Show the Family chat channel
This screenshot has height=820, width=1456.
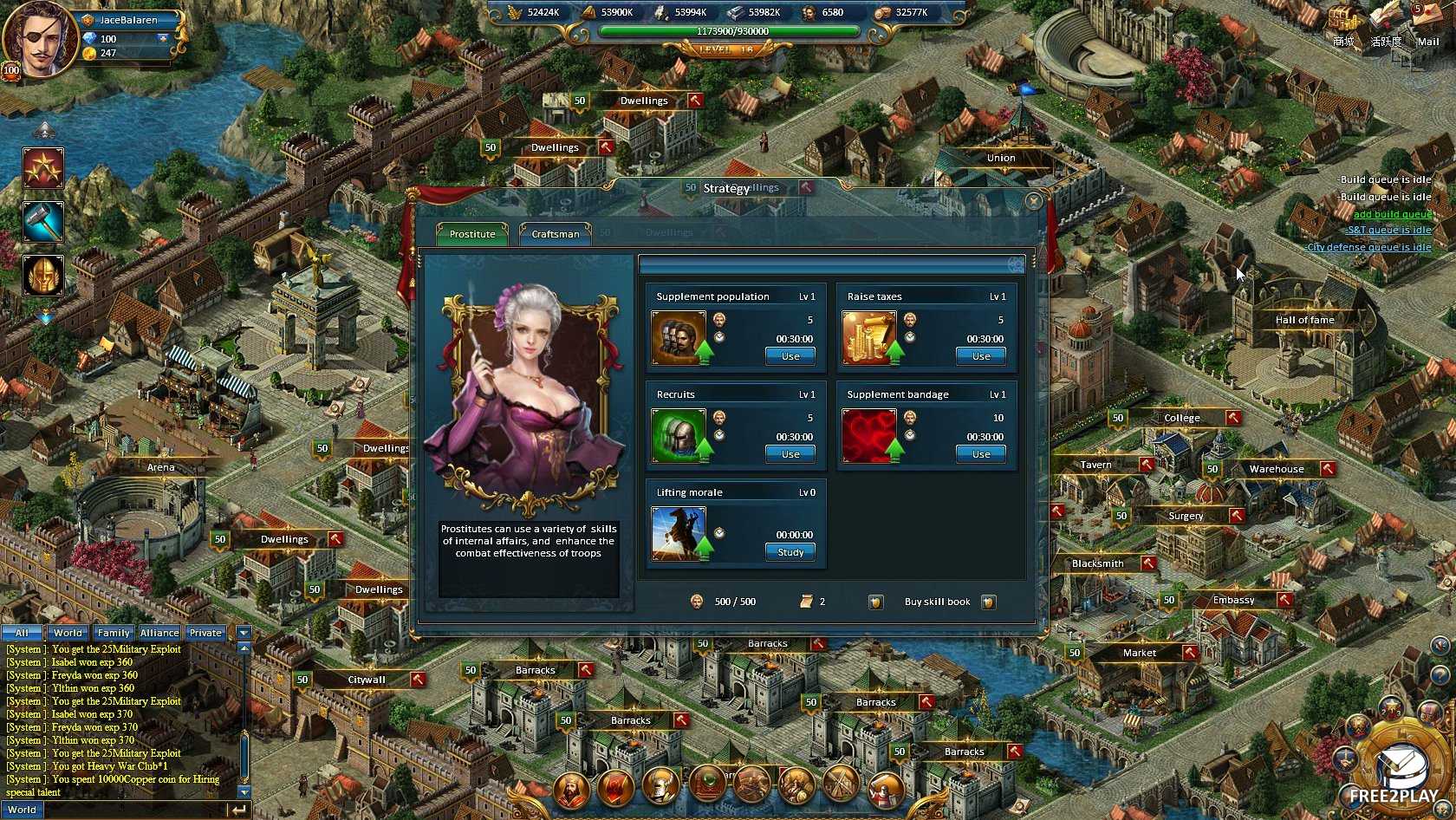(114, 633)
